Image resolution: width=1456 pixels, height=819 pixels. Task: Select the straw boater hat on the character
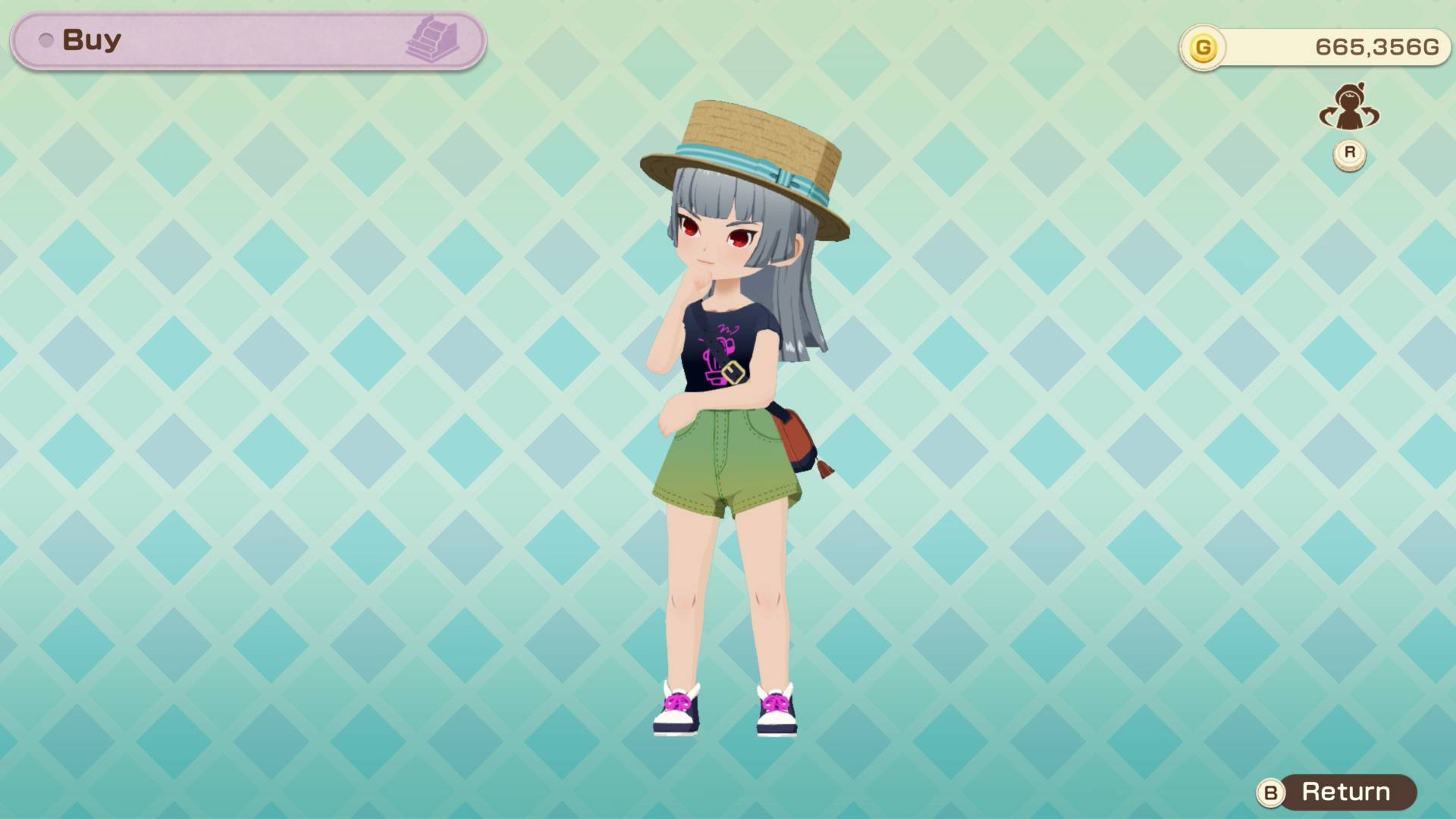[743, 152]
